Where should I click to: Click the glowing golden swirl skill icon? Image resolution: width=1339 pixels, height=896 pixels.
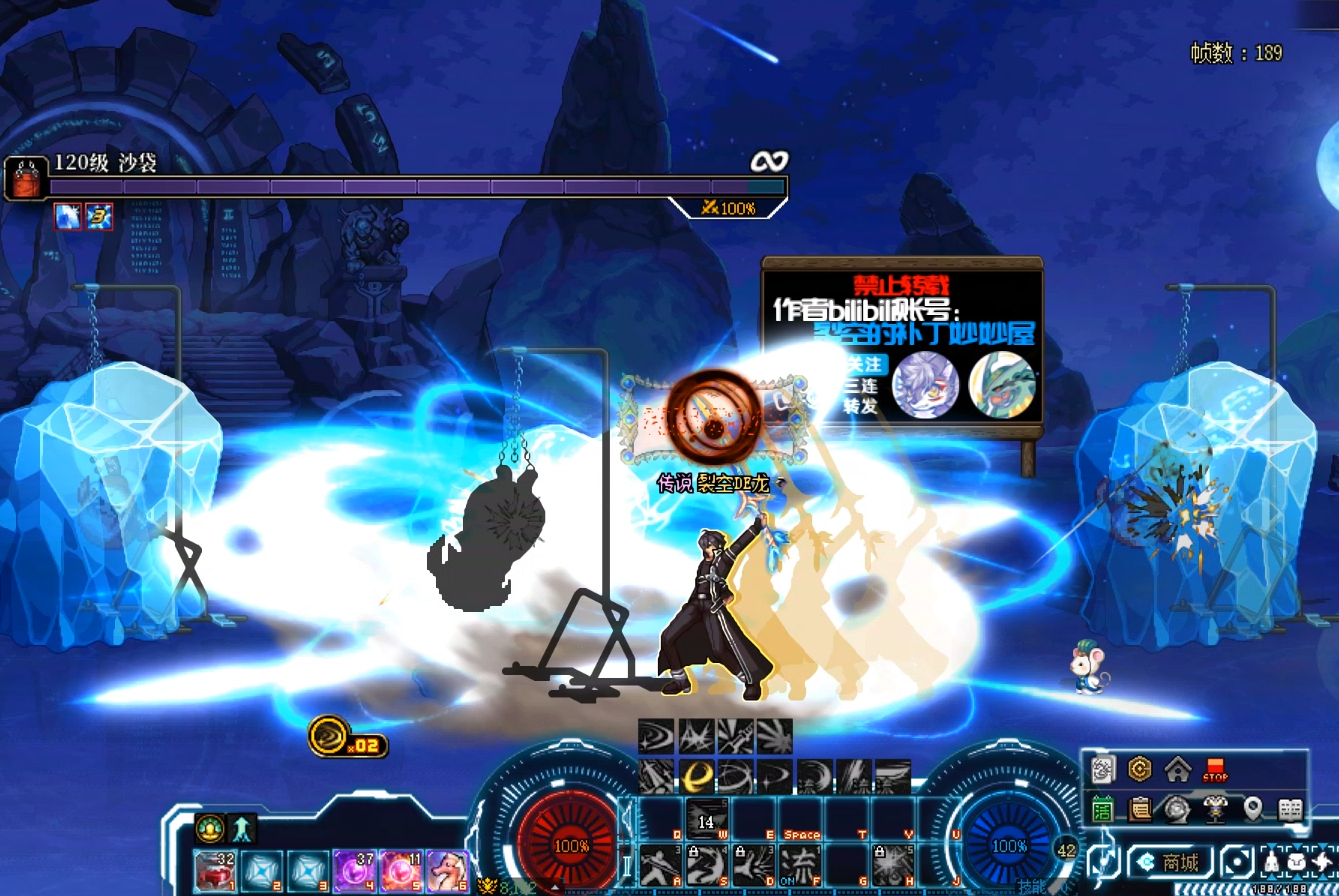click(698, 777)
